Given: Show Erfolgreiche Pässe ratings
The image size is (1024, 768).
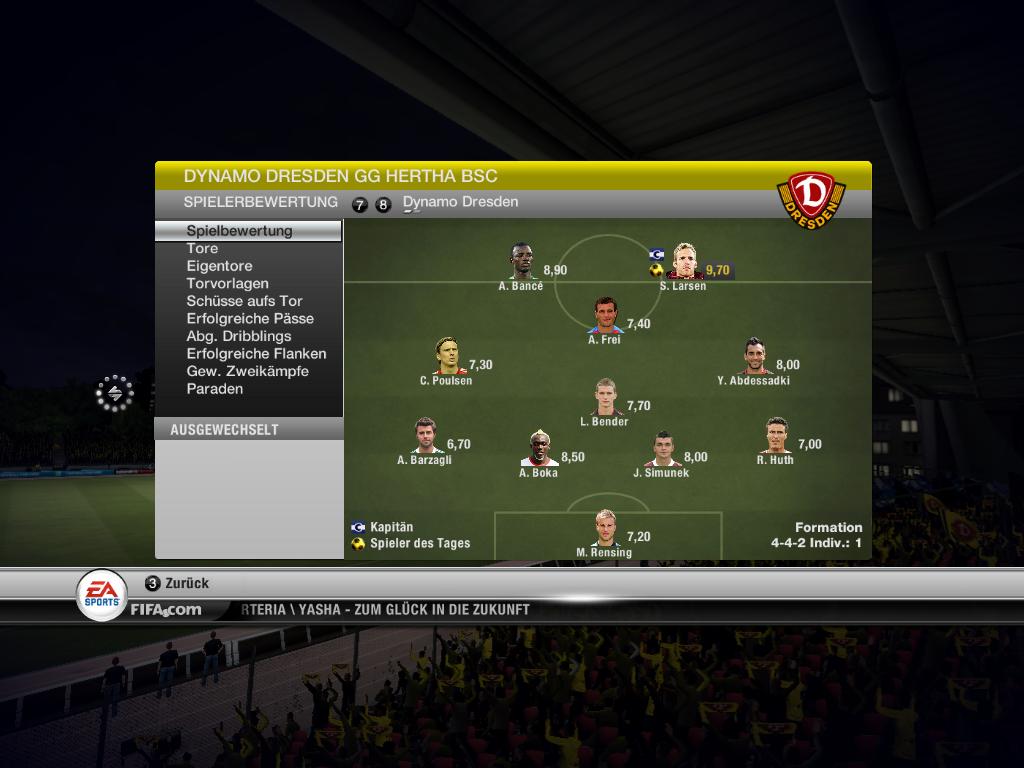Looking at the screenshot, I should (250, 319).
